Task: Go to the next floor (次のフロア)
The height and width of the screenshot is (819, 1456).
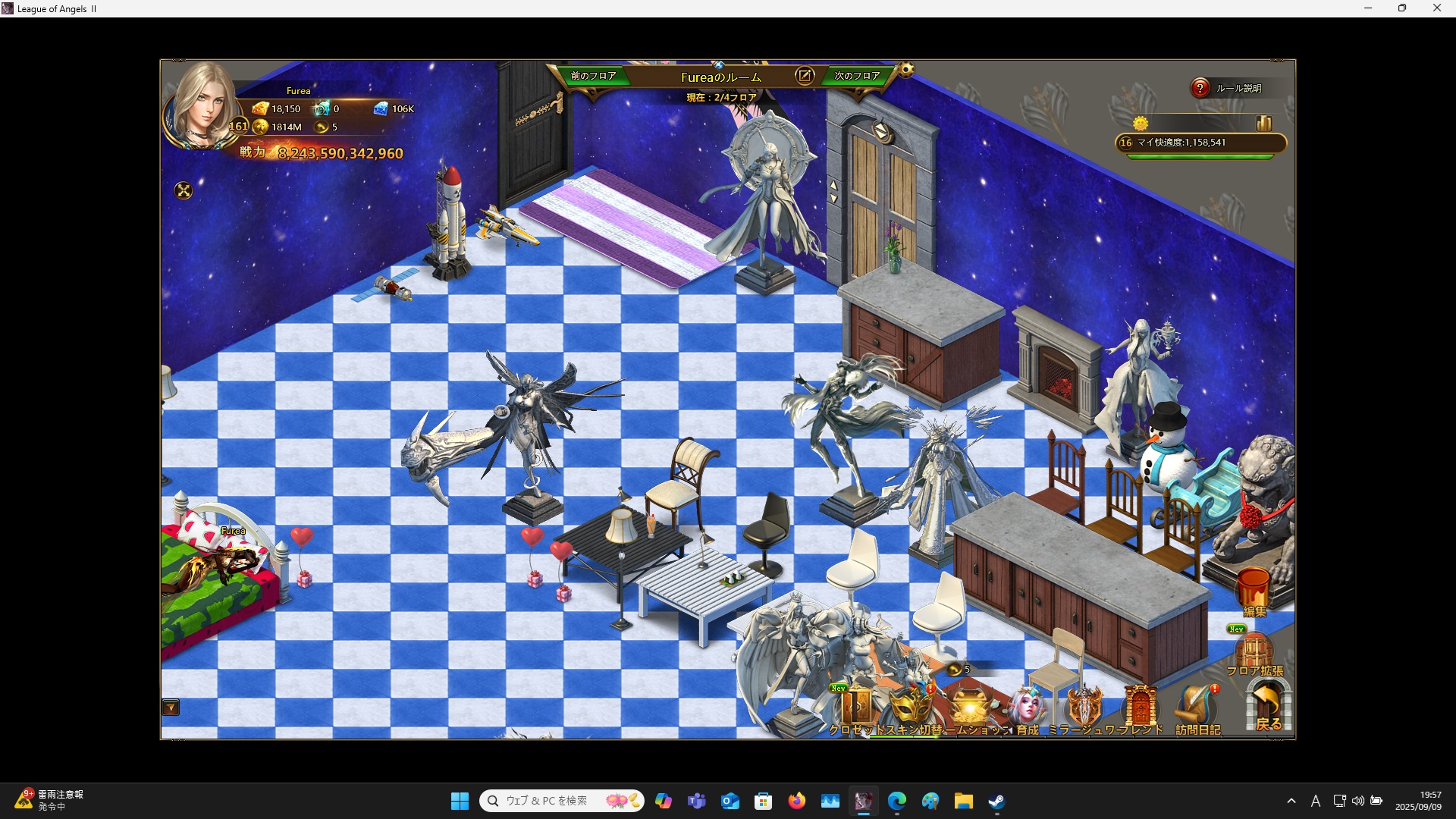Action: click(x=857, y=76)
